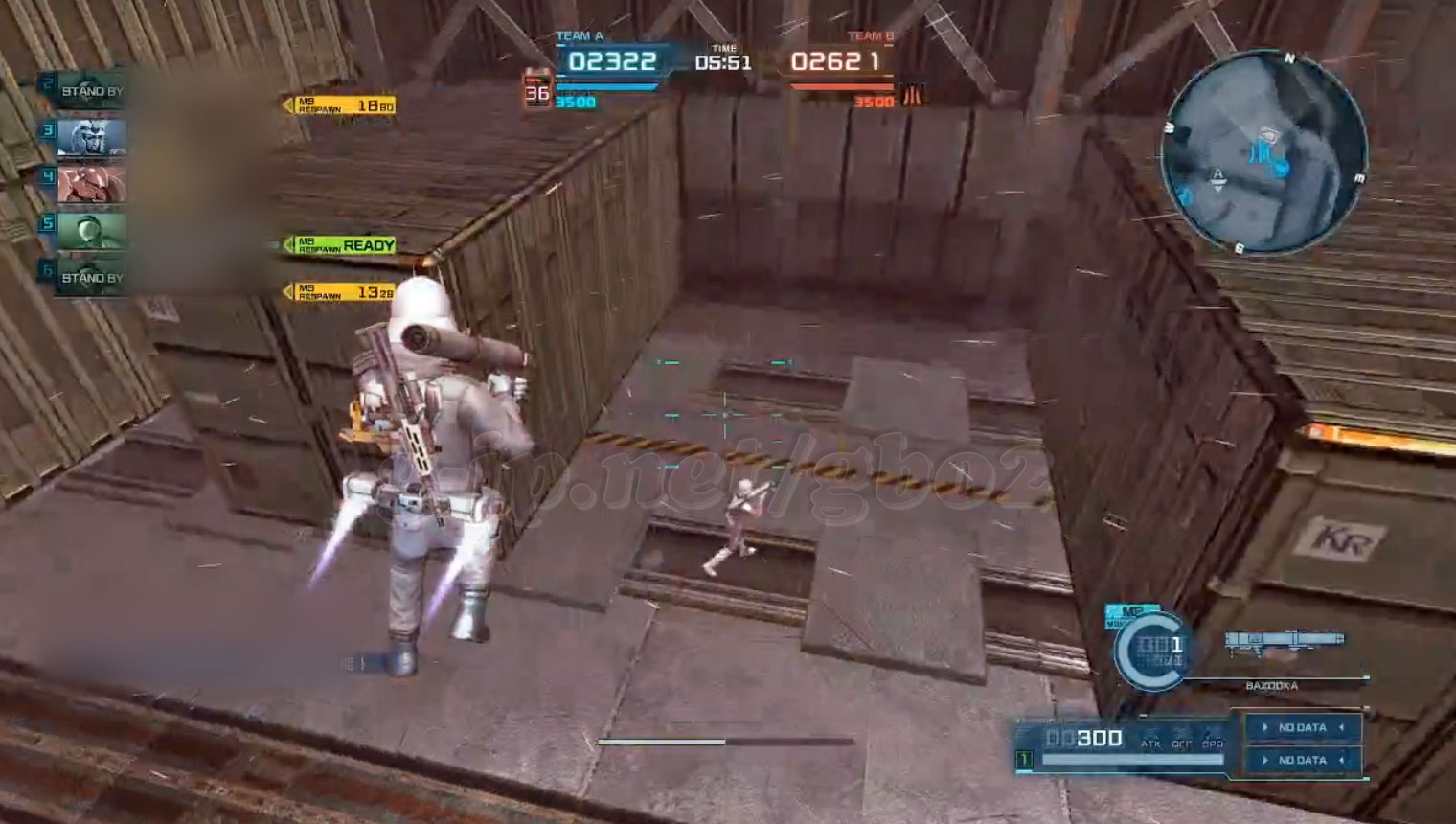The image size is (1456, 824).
Task: Click the SPD boost indicator
Action: (x=1213, y=743)
